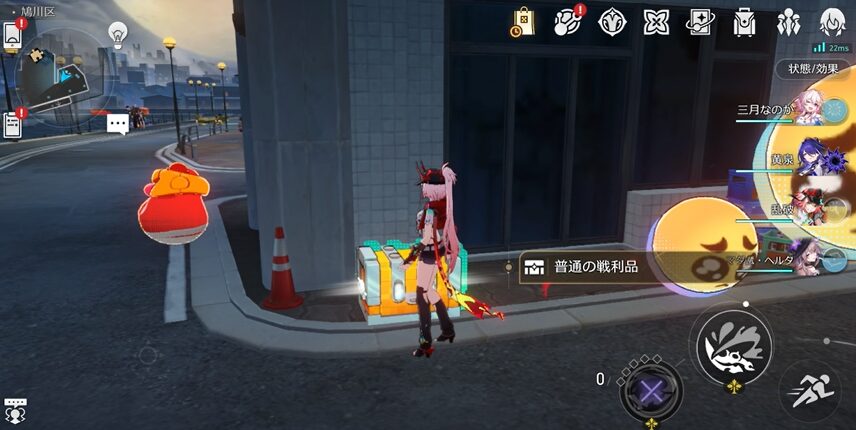Open the orbit icon with red alert

568,21
